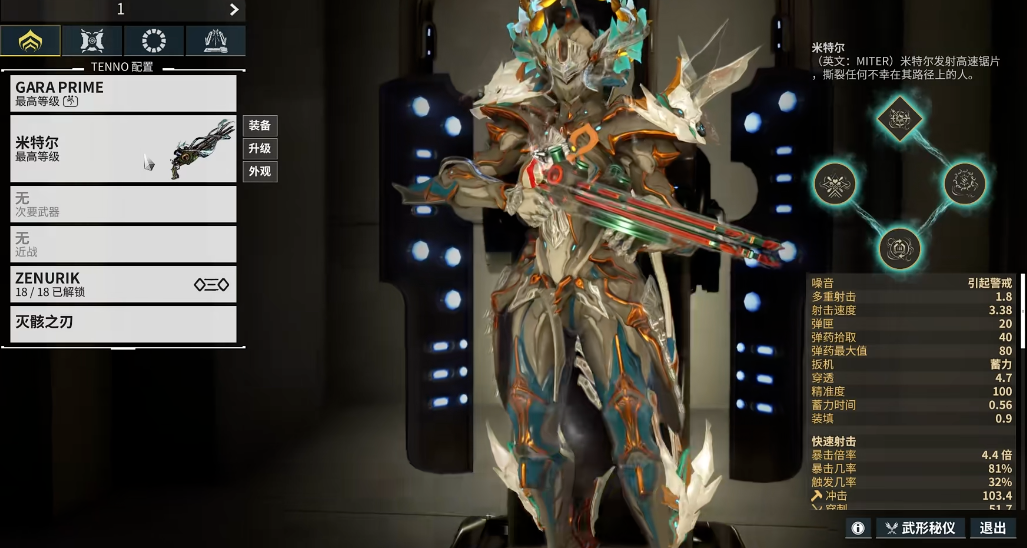Image resolution: width=1027 pixels, height=548 pixels.
Task: Select the yellow Warframe emblem tab
Action: [x=30, y=41]
